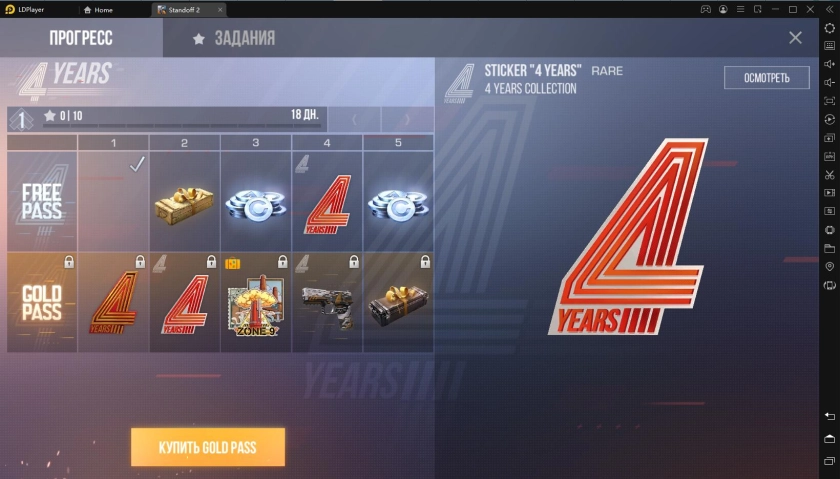Buy the Gold Pass with the orange button
The image size is (840, 479).
pos(208,447)
